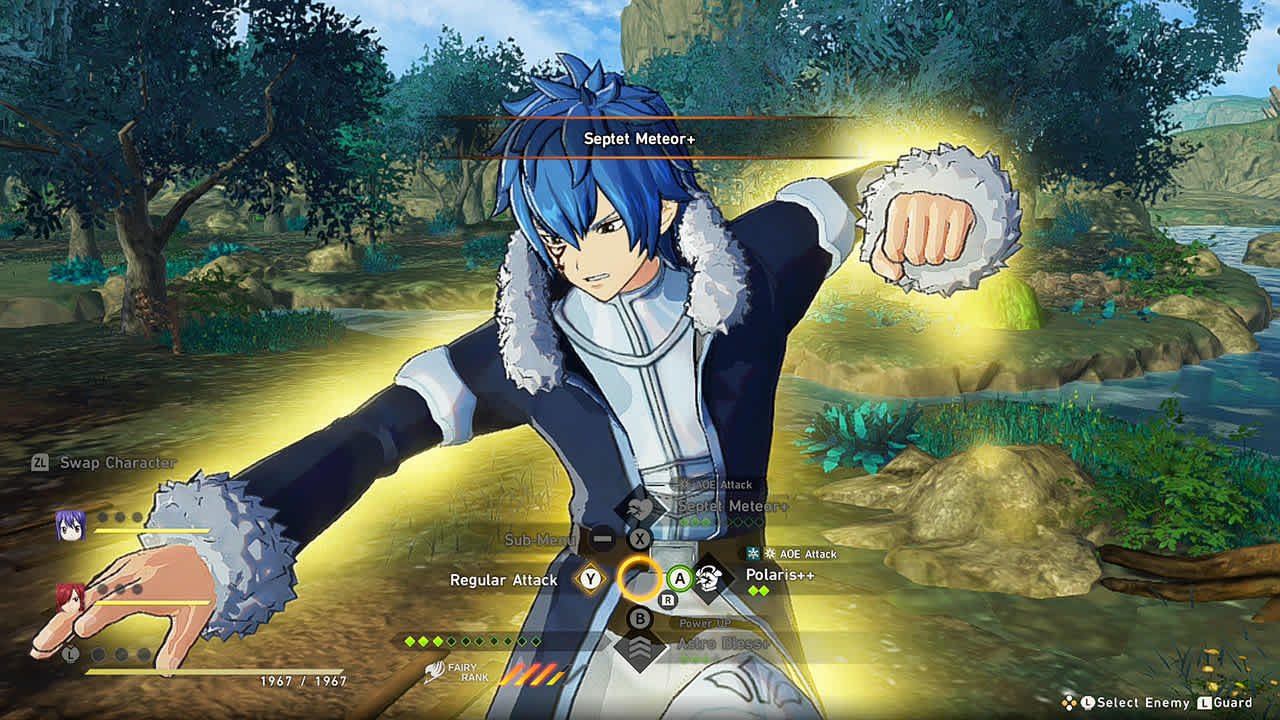Image resolution: width=1280 pixels, height=720 pixels.
Task: Click the L stick icon in Select Enemy prompt
Action: [1088, 702]
